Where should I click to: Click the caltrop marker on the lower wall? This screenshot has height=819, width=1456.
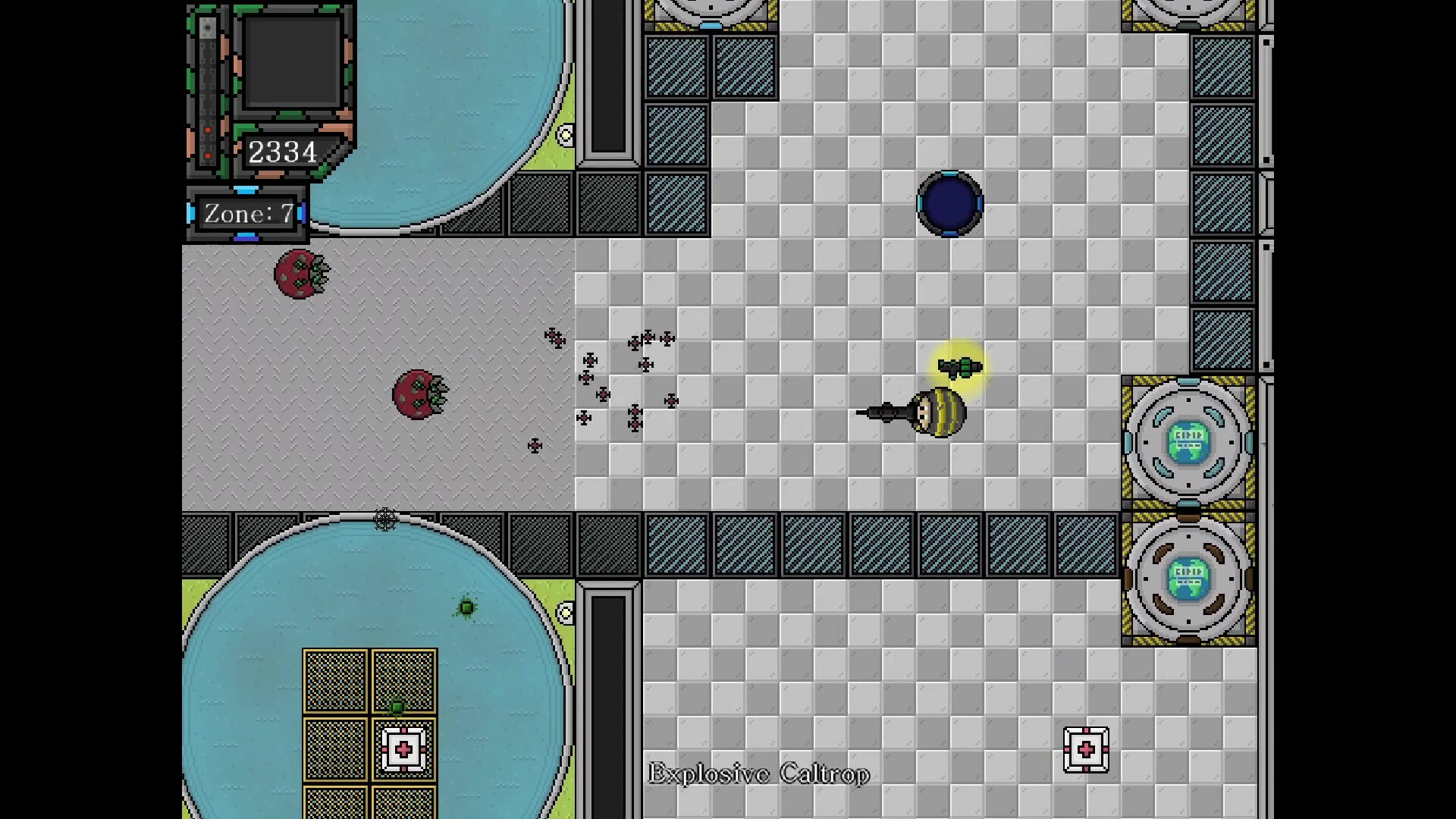[x=386, y=520]
